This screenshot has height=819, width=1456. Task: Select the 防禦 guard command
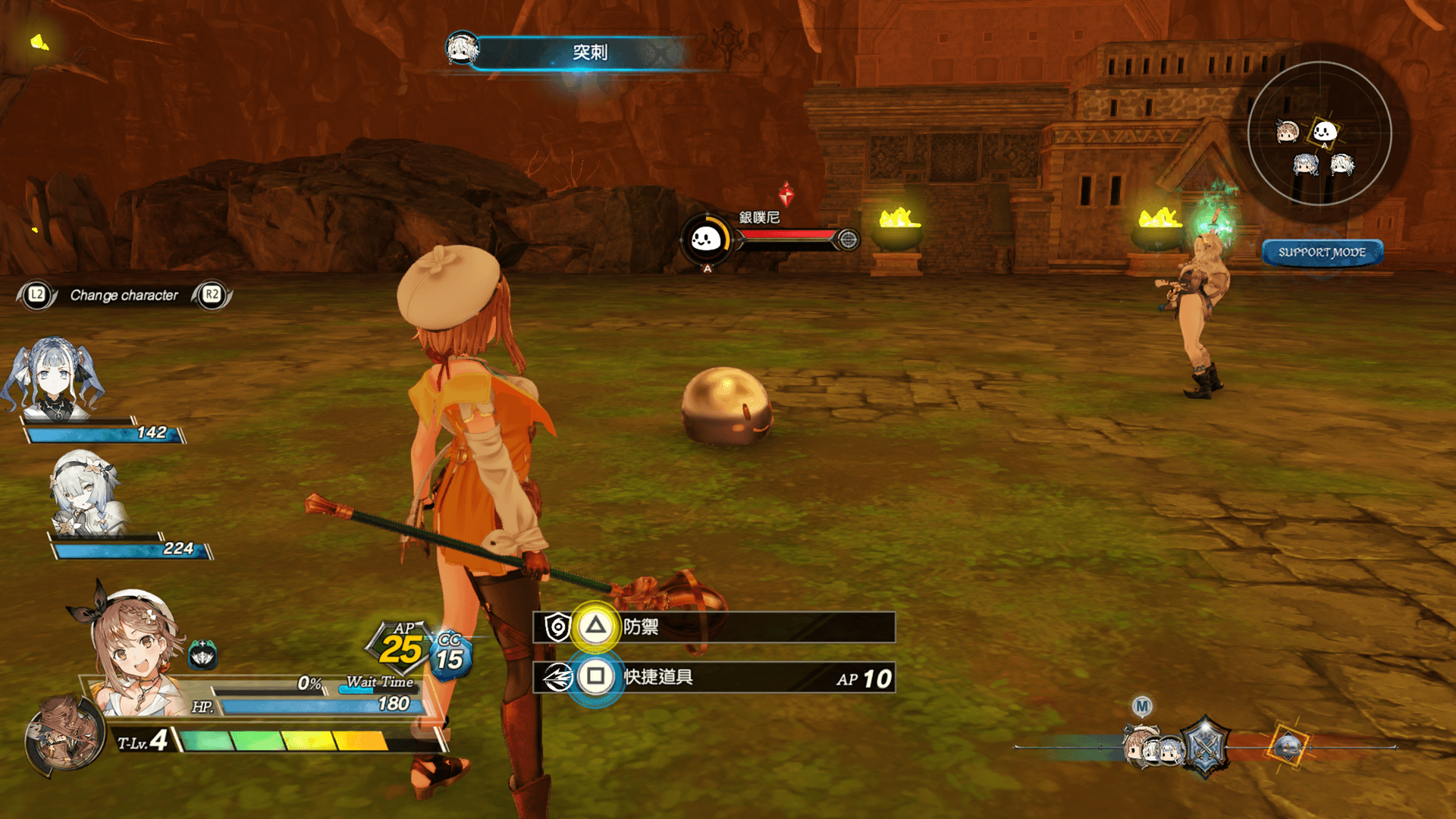[713, 627]
